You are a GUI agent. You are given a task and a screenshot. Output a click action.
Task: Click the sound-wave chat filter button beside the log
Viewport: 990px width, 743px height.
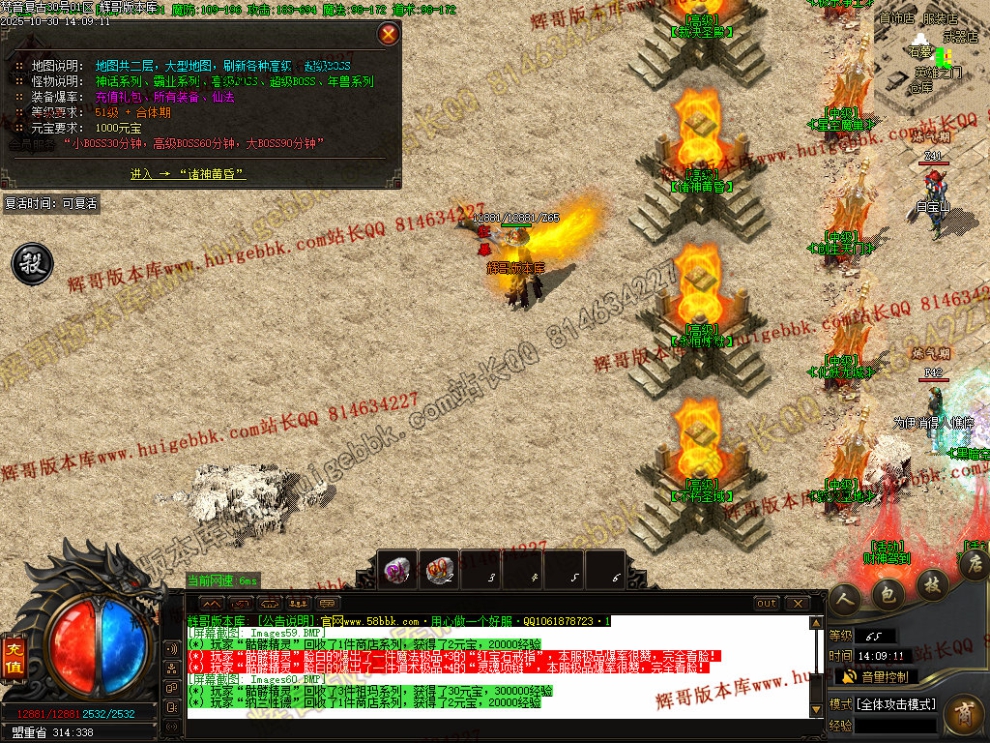coord(174,646)
